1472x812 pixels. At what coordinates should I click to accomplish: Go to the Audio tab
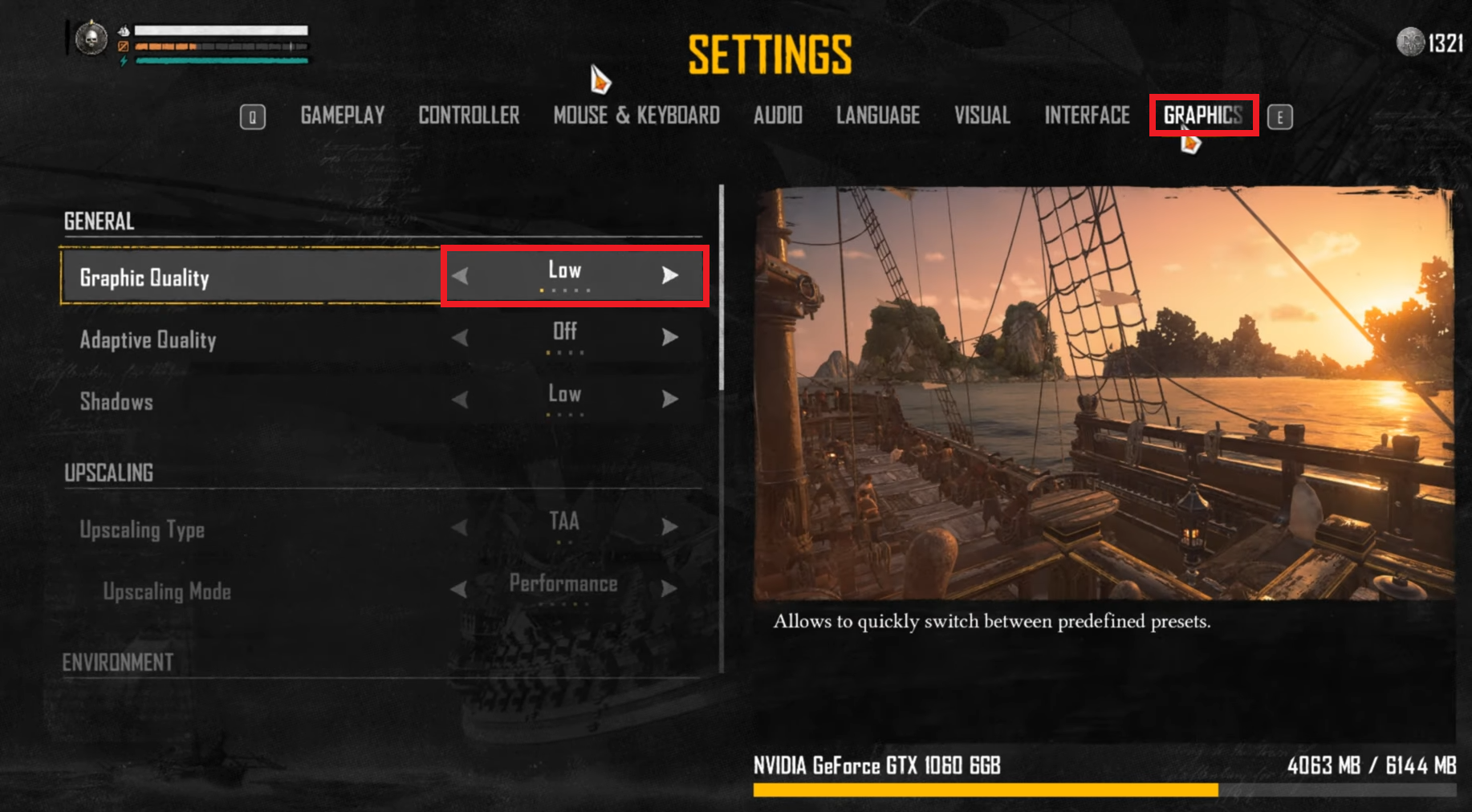[778, 116]
